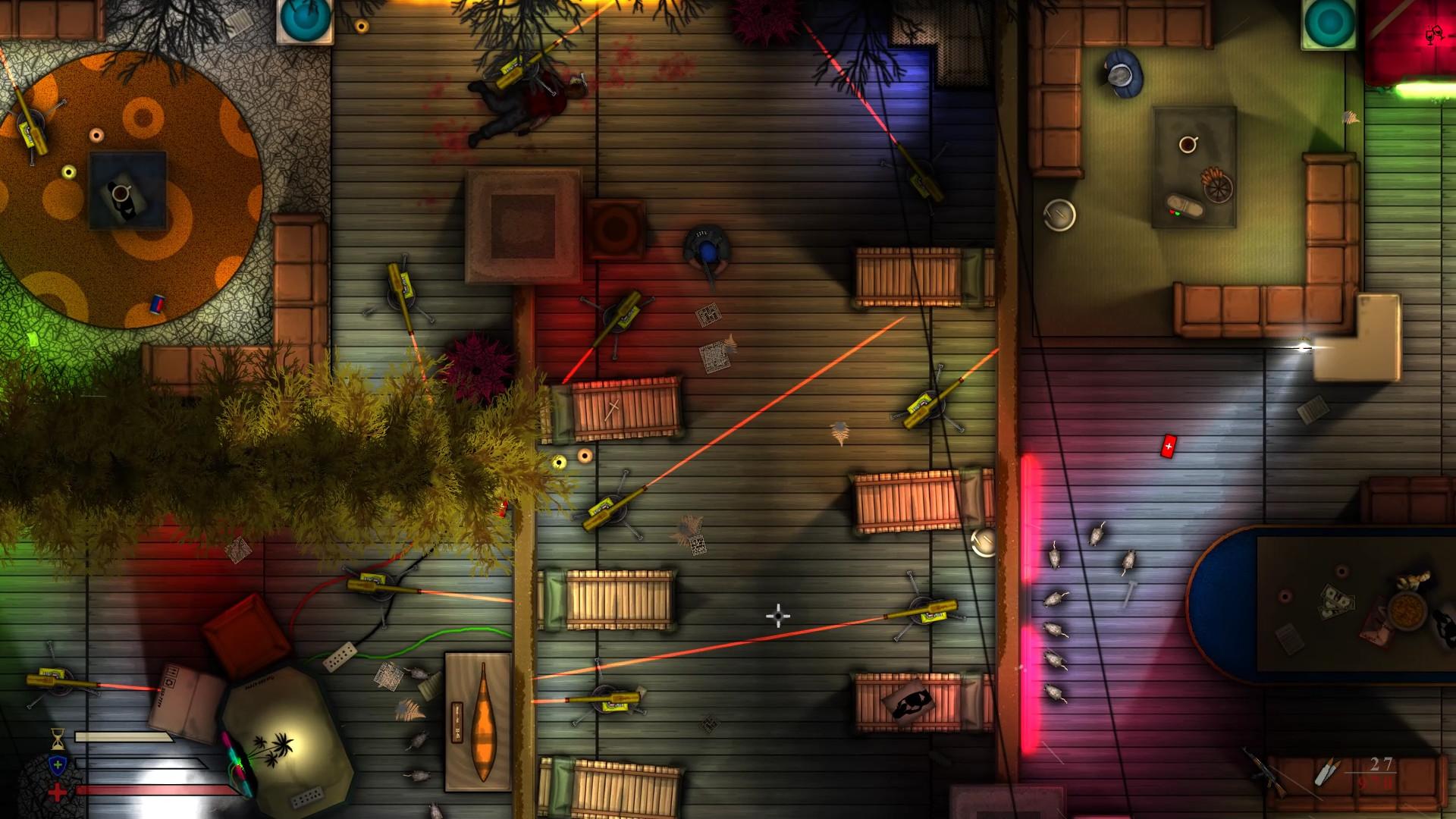Click the wine glasses neon sign
This screenshot has height=819, width=1456.
click(x=1432, y=34)
